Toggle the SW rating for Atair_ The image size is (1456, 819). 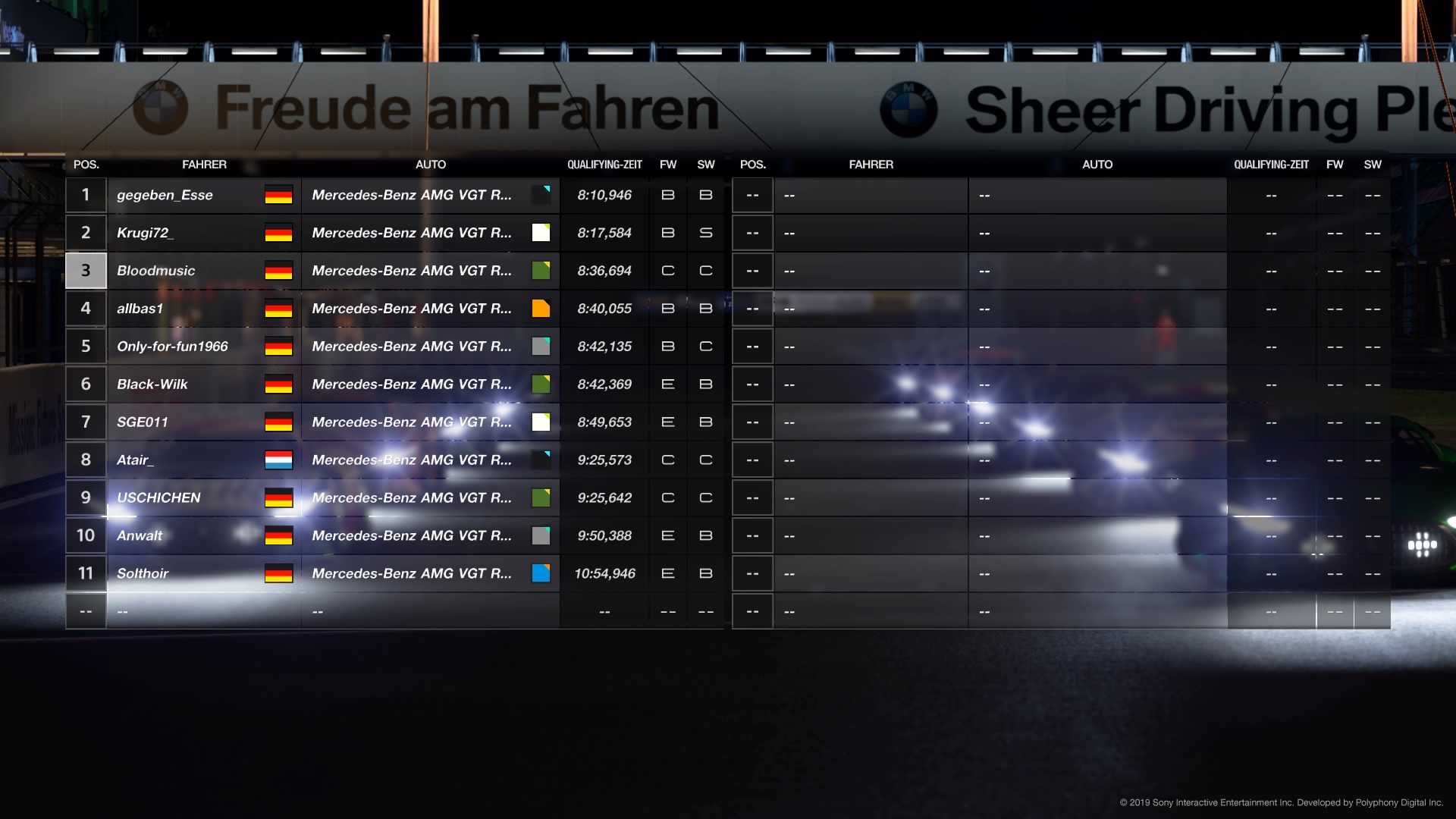click(x=706, y=460)
